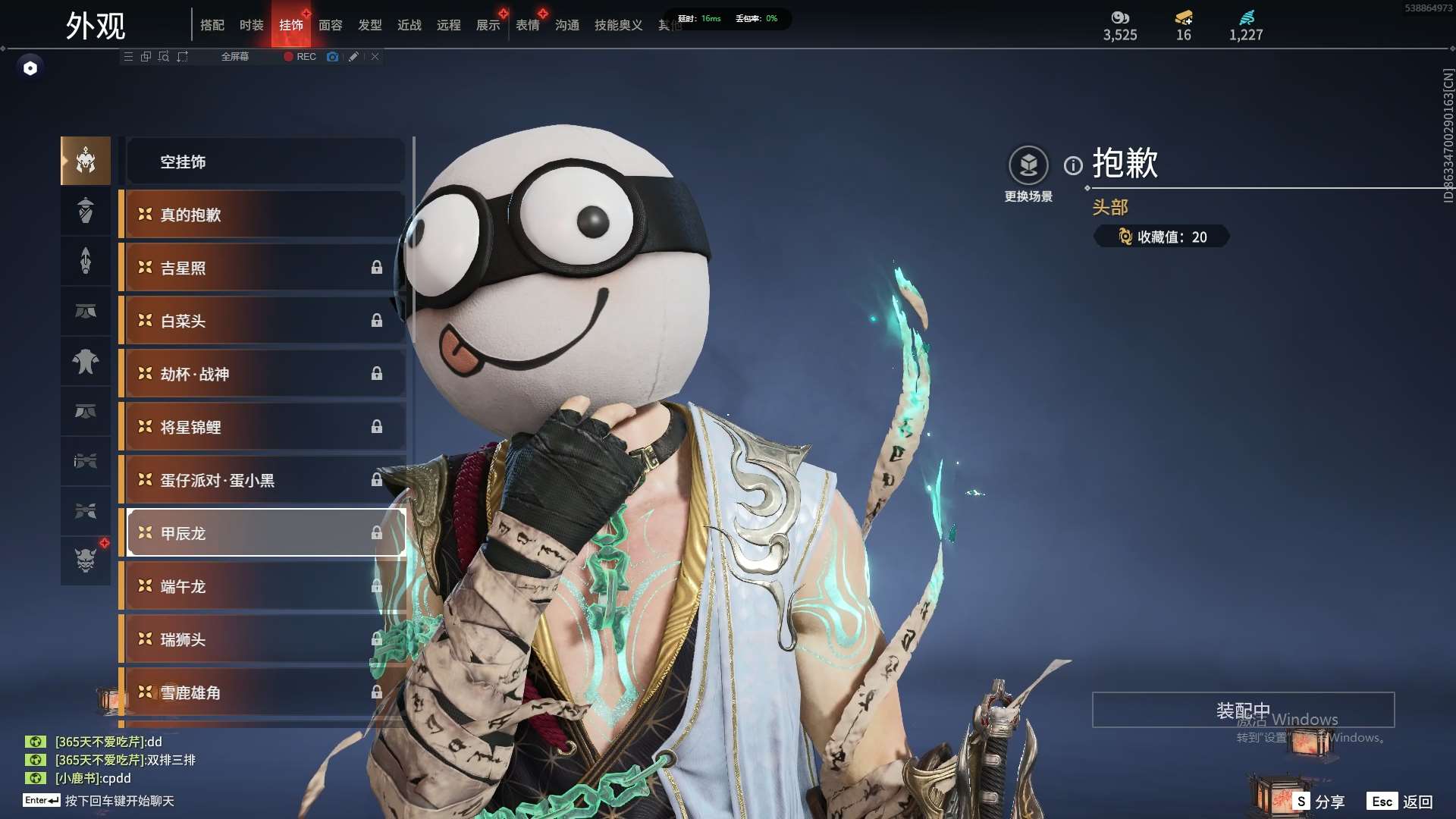This screenshot has width=1456, height=819.
Task: Open the info icon beside 抱歉
Action: click(1073, 165)
